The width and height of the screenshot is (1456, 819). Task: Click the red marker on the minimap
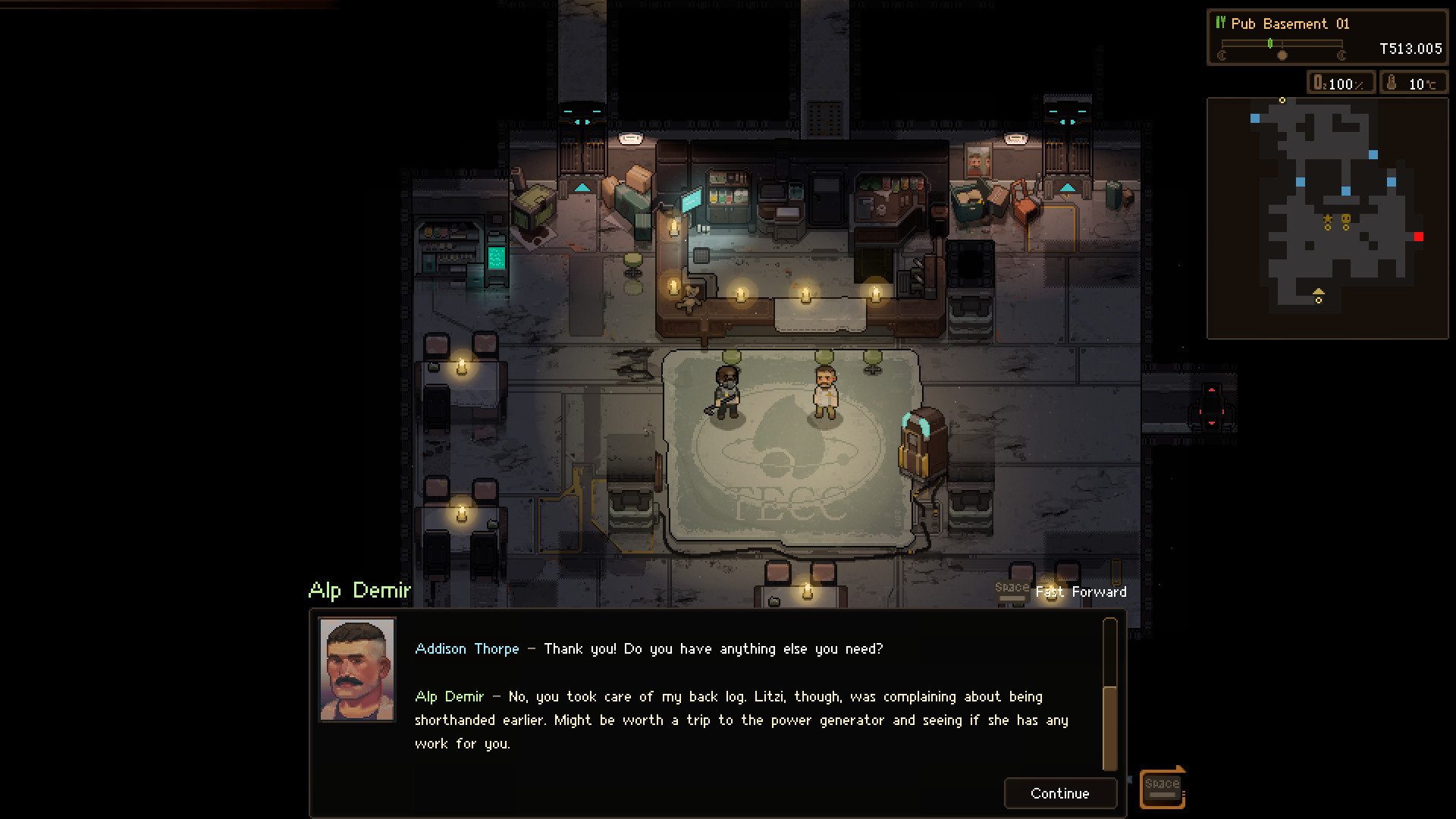[1420, 237]
